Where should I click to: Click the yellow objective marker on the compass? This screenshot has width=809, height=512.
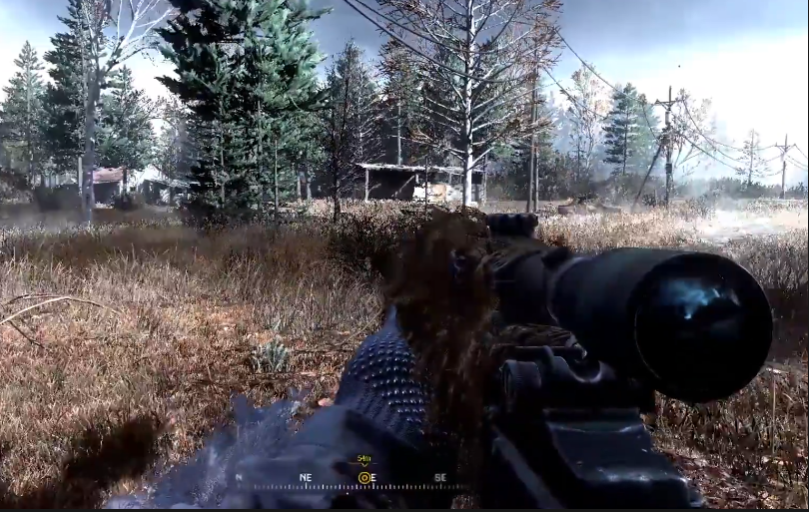click(x=365, y=477)
